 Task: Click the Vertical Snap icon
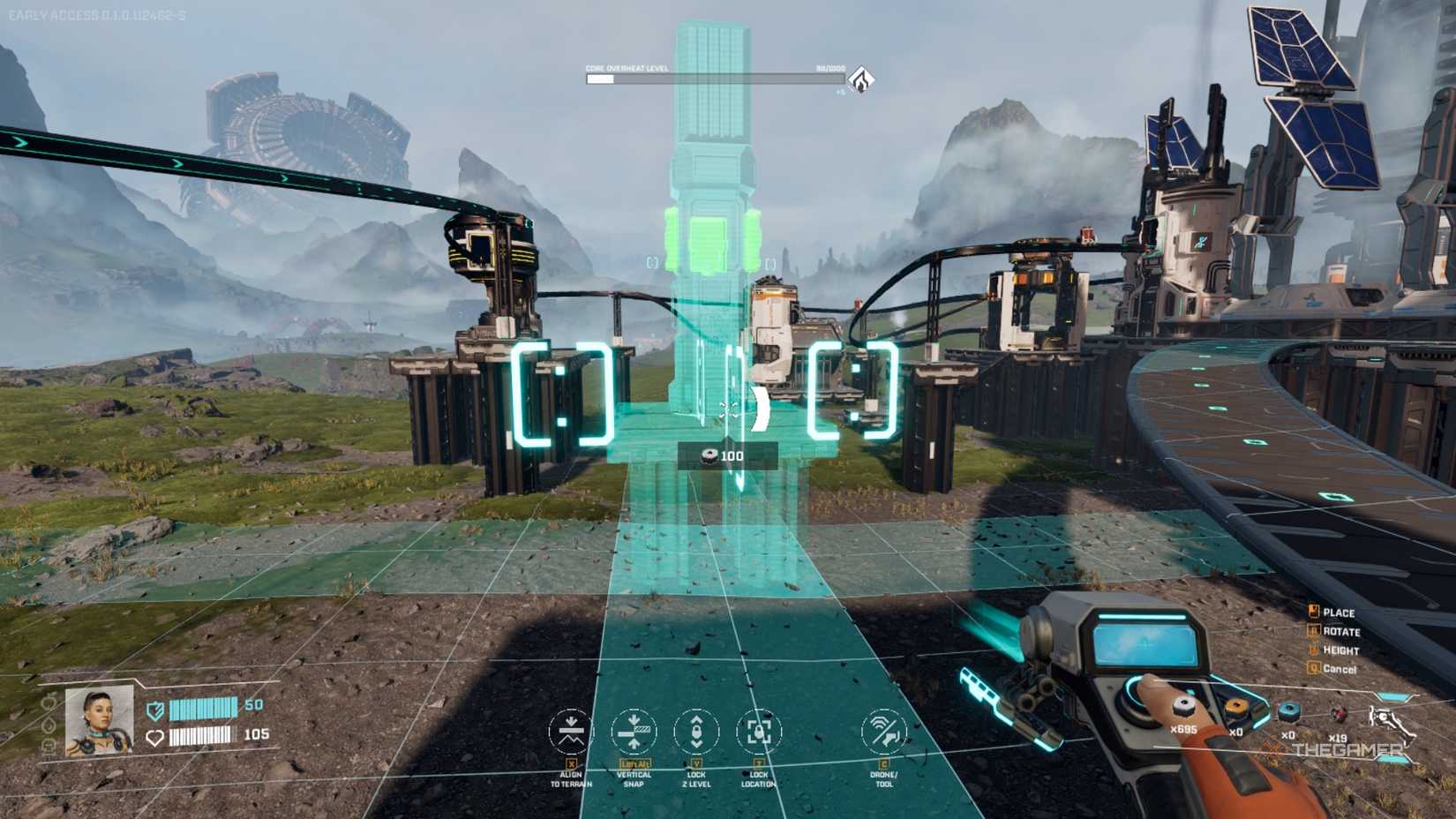[x=634, y=732]
